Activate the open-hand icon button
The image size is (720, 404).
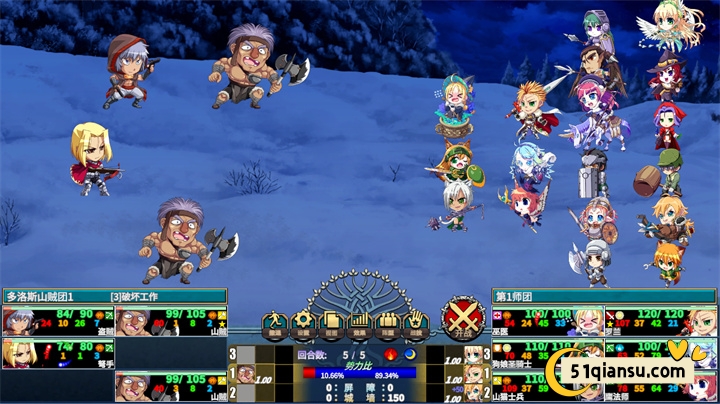(414, 322)
